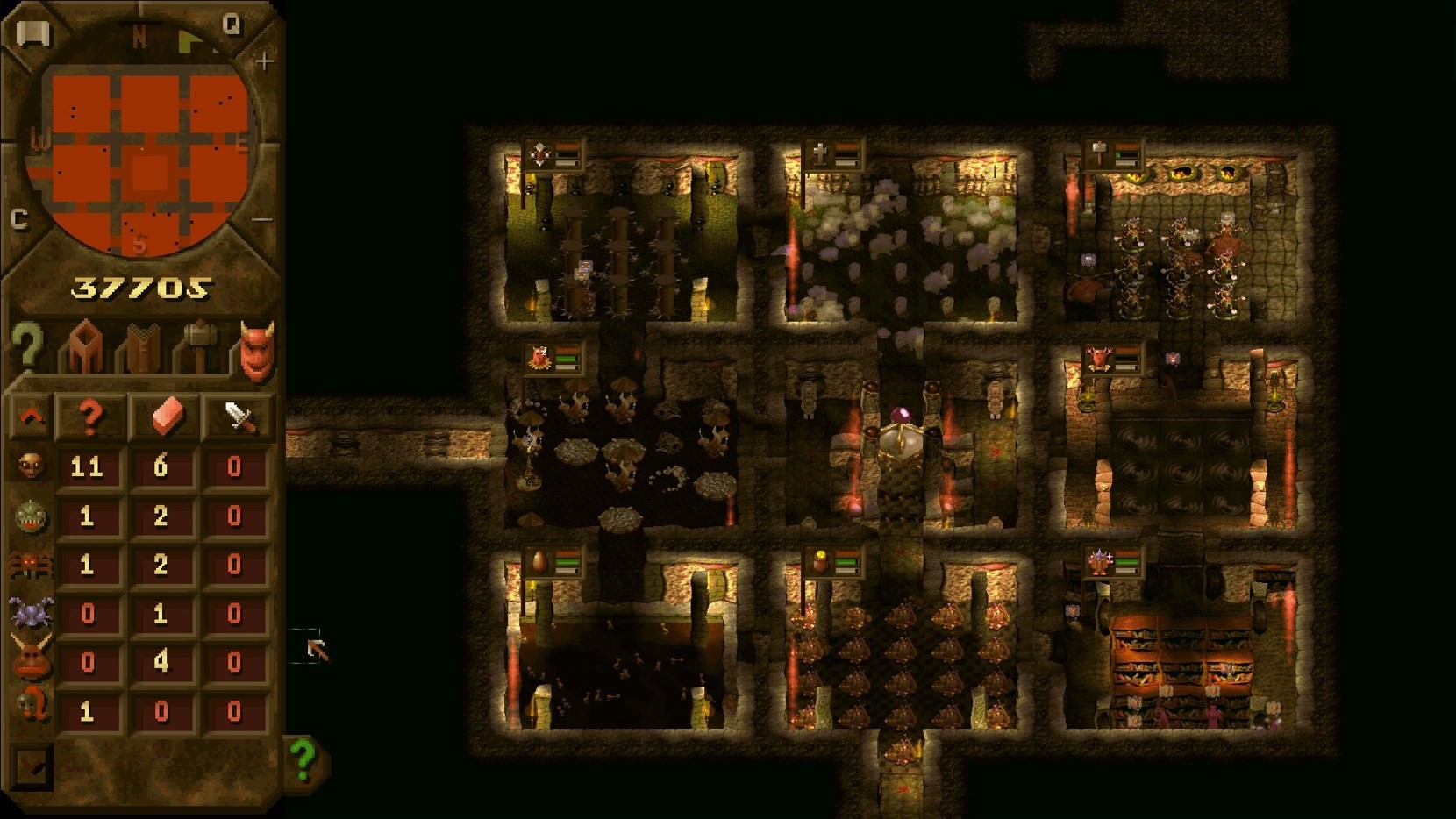The width and height of the screenshot is (1456, 819).
Task: Pick a working imp from the 6 count
Action: pos(161,466)
